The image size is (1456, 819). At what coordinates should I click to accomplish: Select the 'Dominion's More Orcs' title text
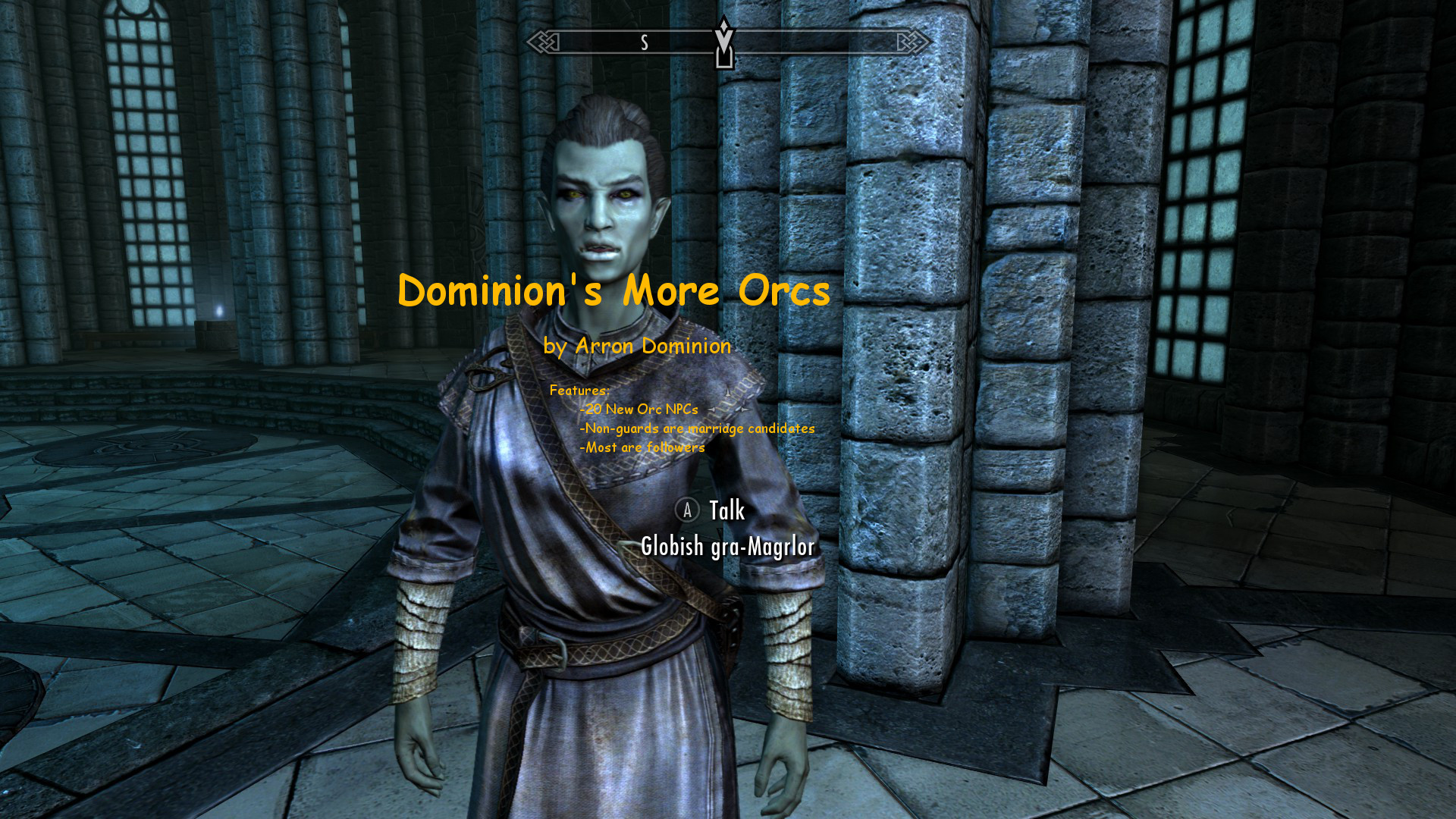(x=613, y=290)
